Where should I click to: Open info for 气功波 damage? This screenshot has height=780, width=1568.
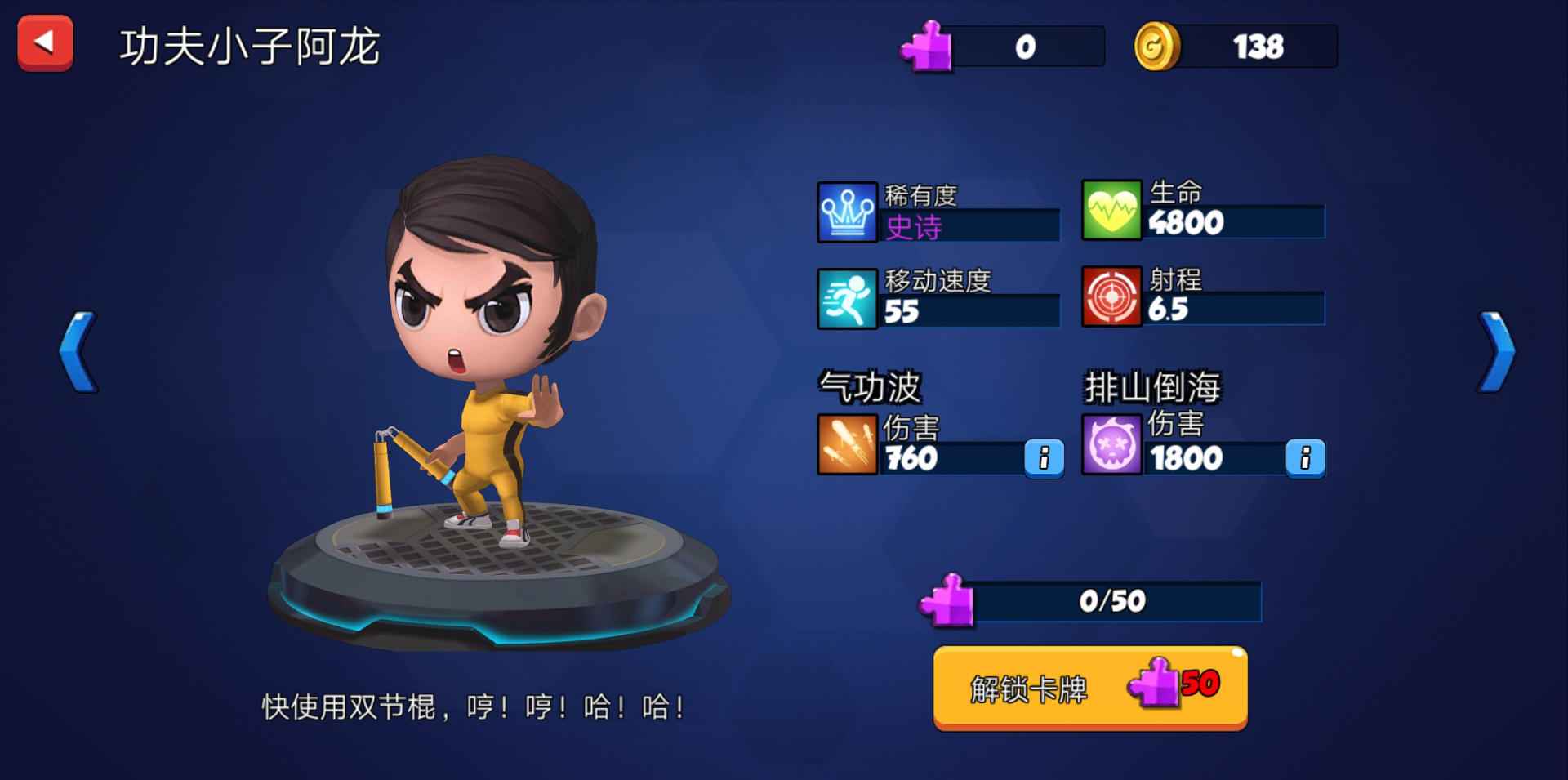pos(1043,458)
